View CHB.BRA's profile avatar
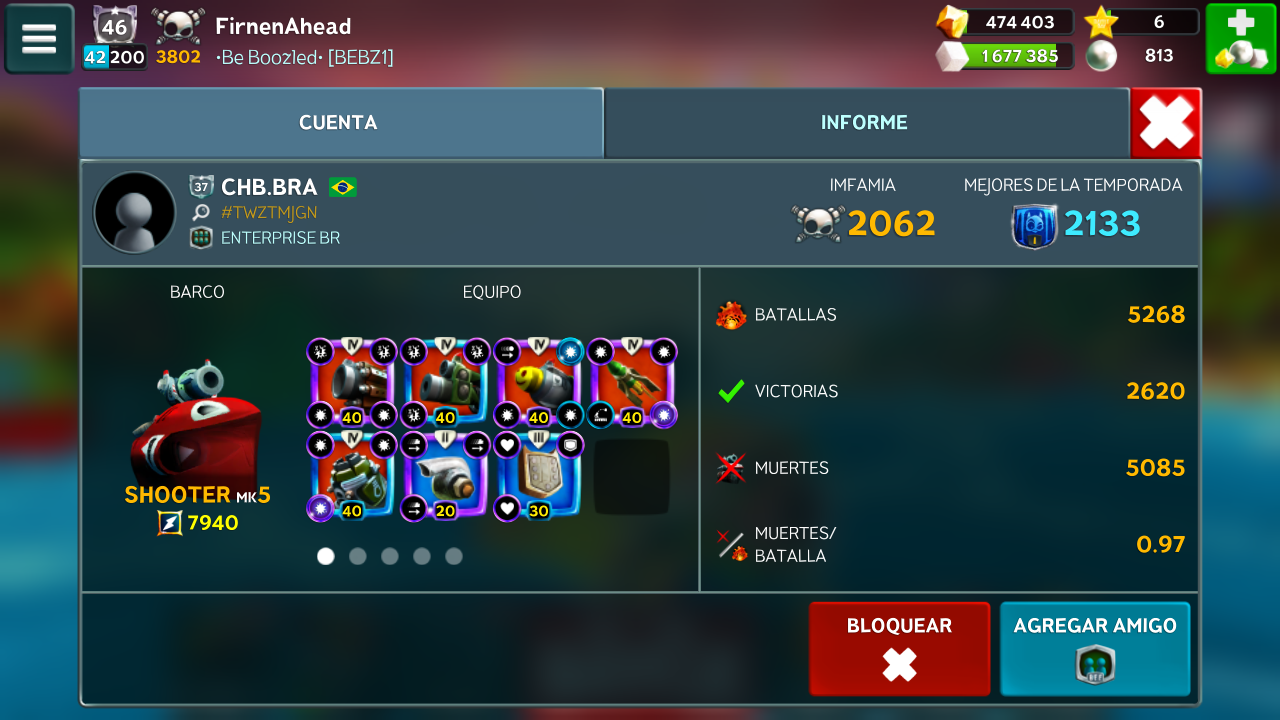The height and width of the screenshot is (720, 1280). click(134, 212)
